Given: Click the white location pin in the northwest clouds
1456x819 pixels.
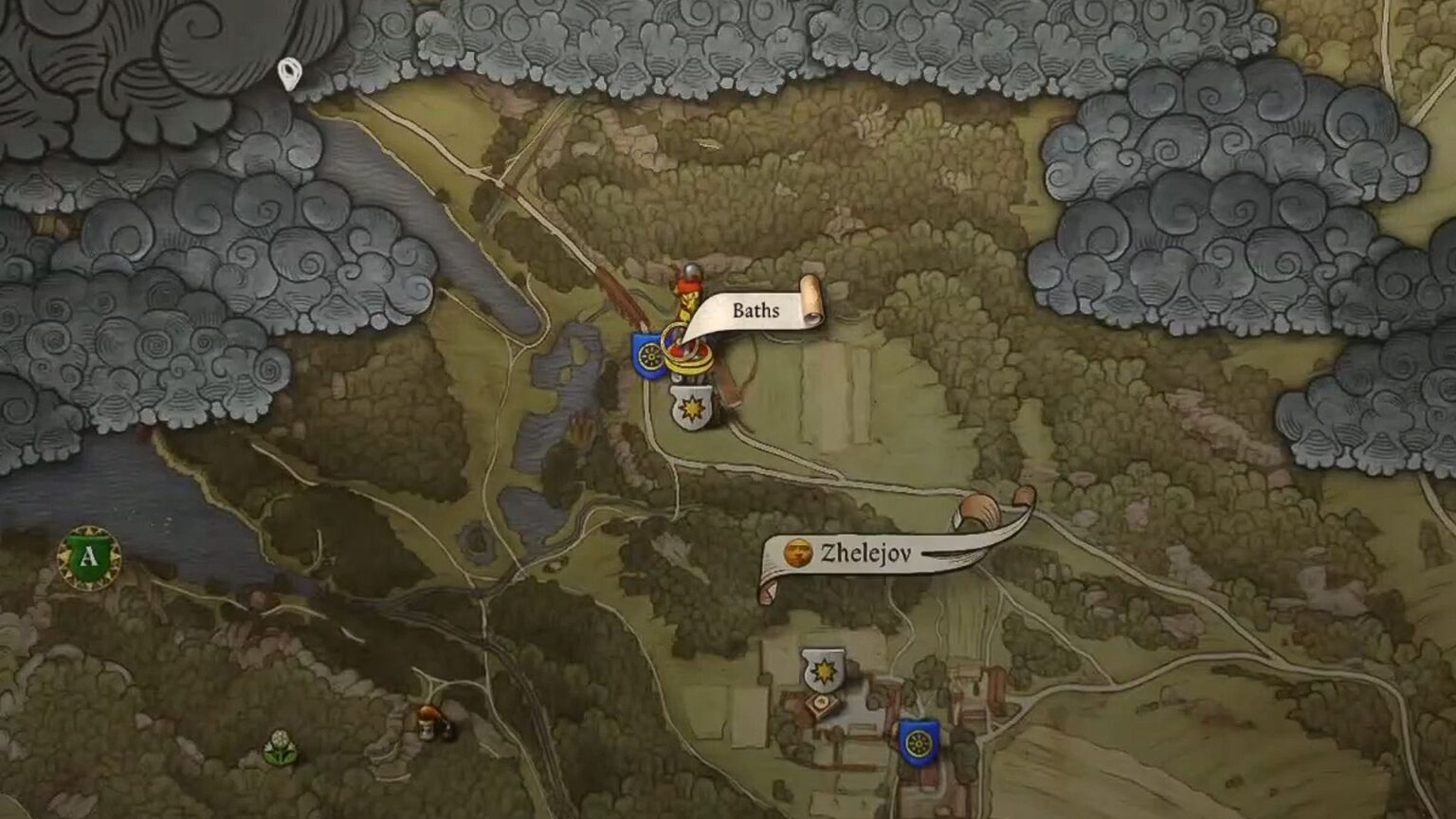Looking at the screenshot, I should (x=289, y=73).
